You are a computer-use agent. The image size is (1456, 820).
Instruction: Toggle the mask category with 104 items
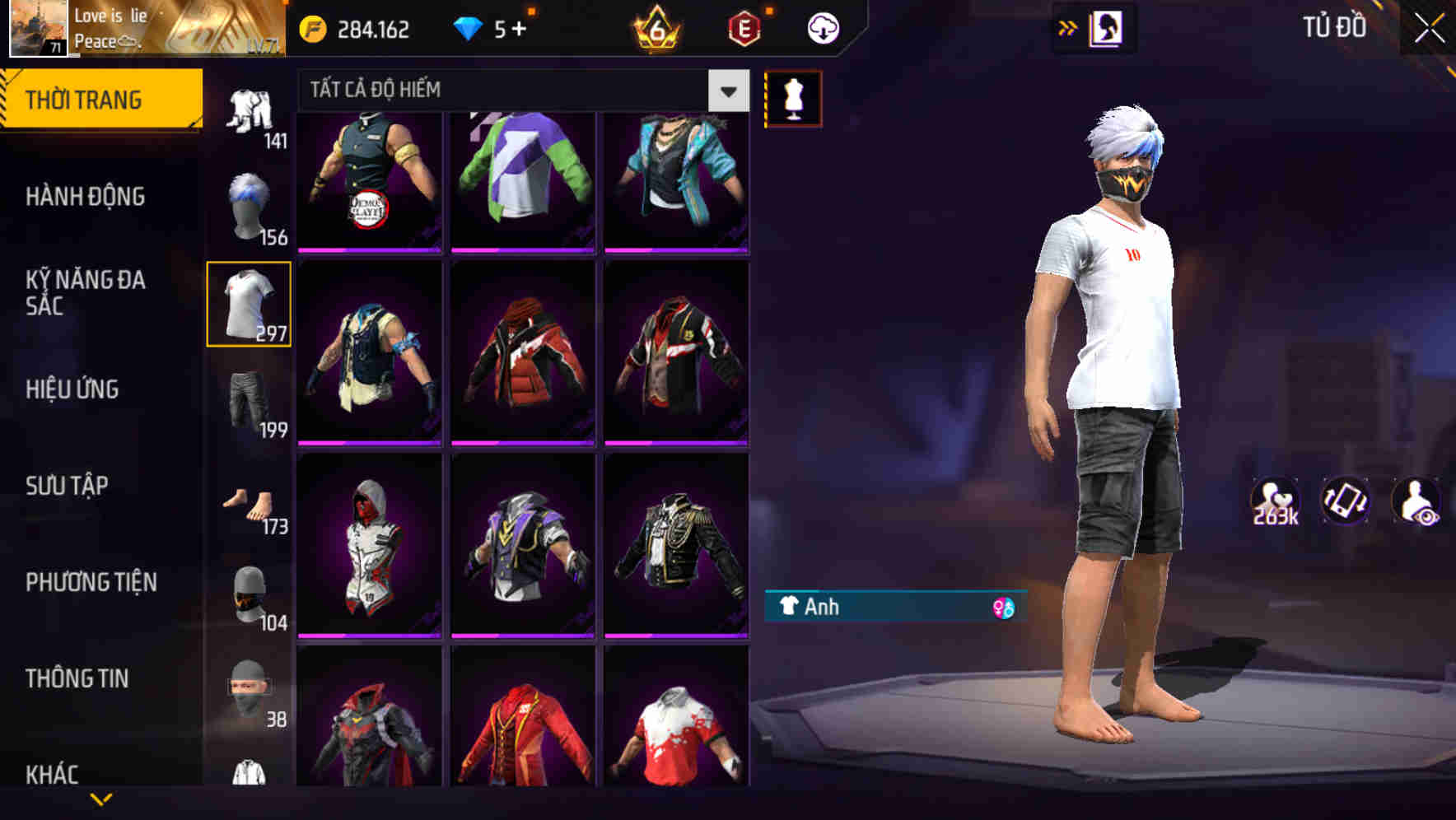point(249,595)
